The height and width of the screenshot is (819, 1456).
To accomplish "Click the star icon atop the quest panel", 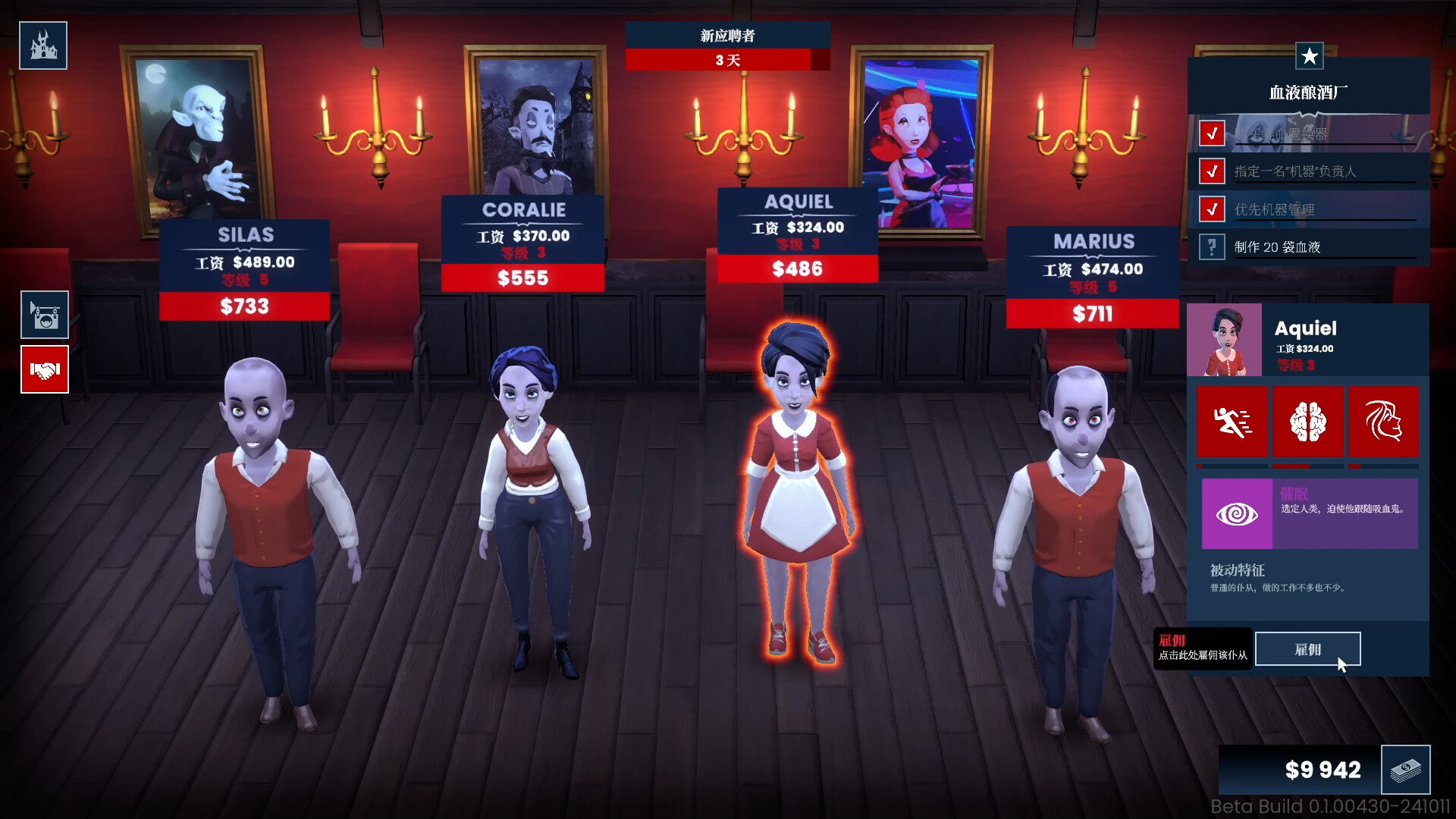I will pos(1309,56).
